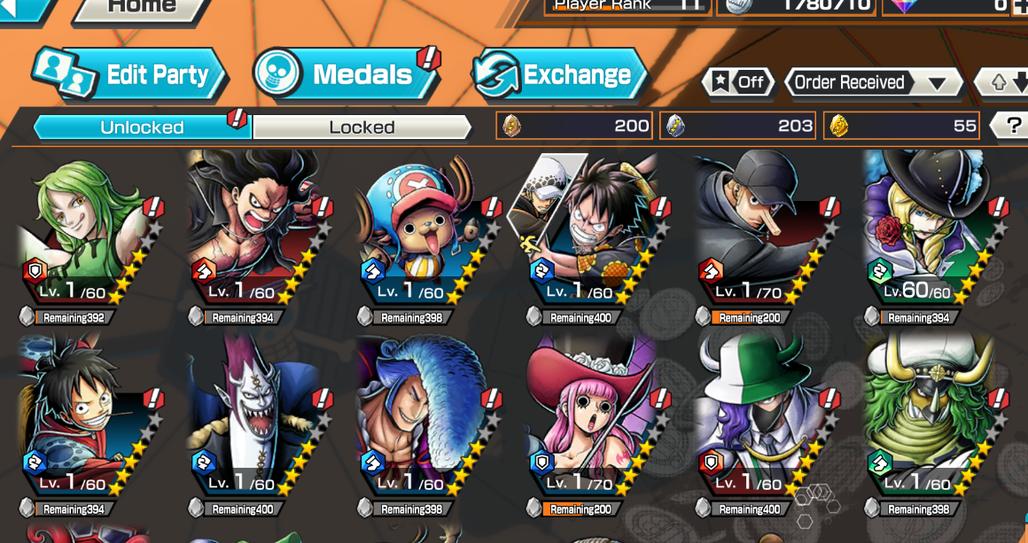This screenshot has width=1028, height=543.
Task: Show help with the question mark button
Action: (x=1009, y=126)
